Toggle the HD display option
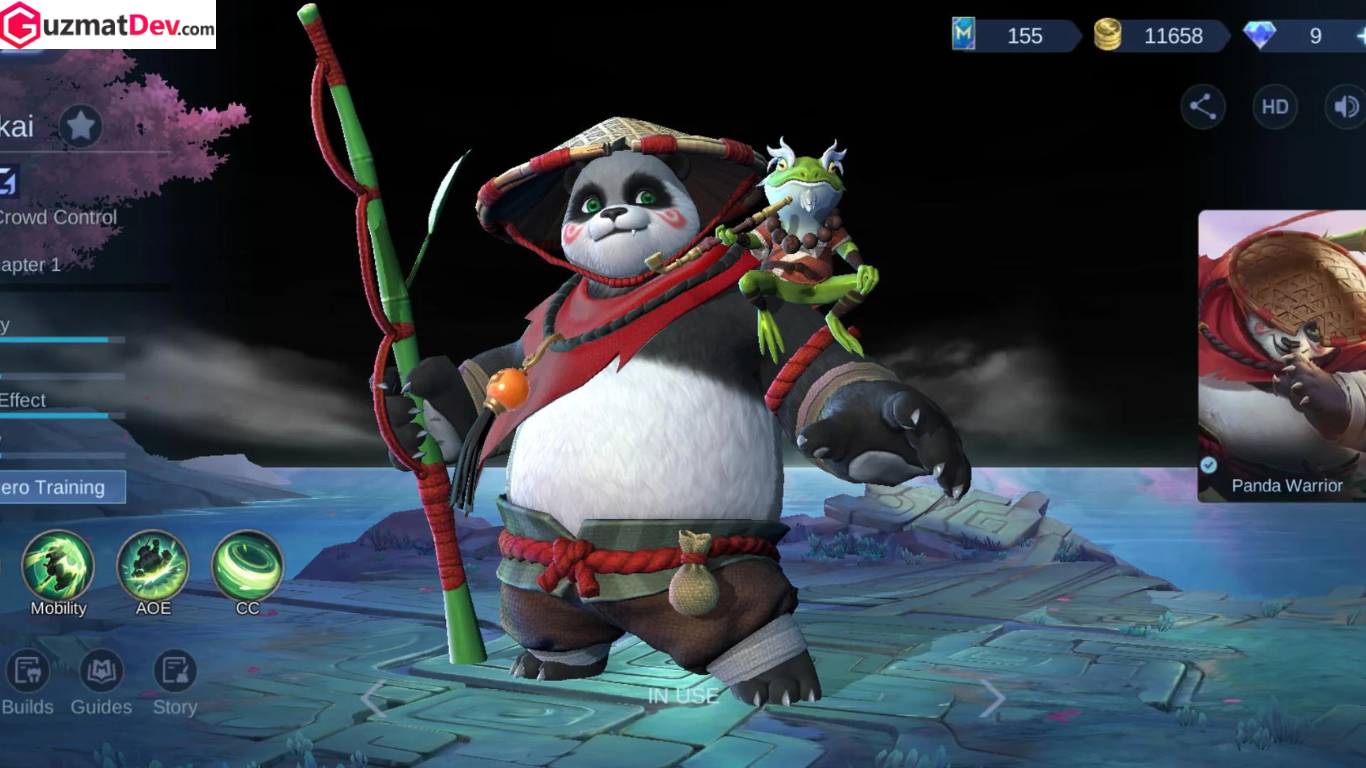1366x768 pixels. (1275, 107)
